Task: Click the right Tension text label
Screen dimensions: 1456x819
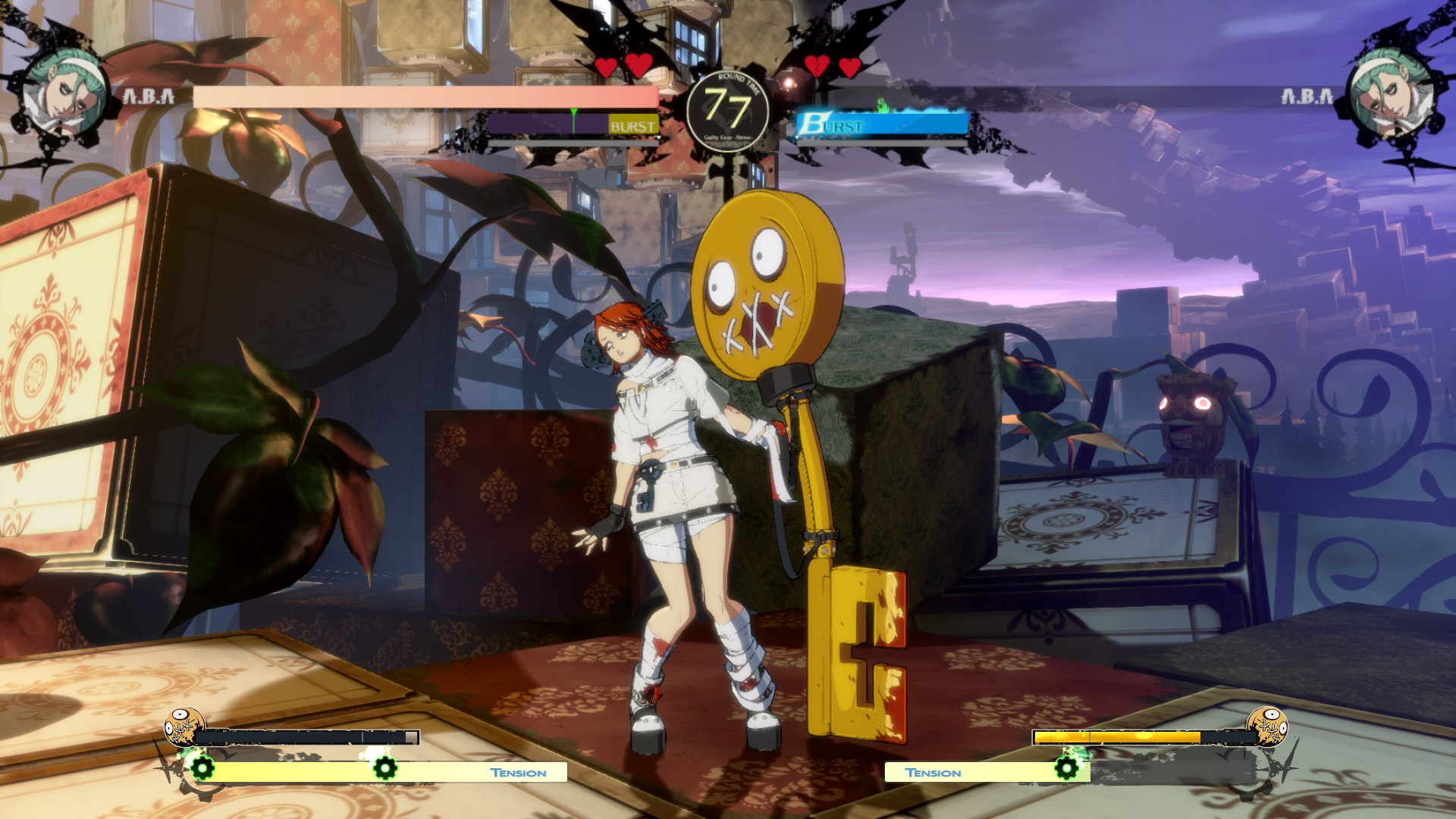Action: 934,772
